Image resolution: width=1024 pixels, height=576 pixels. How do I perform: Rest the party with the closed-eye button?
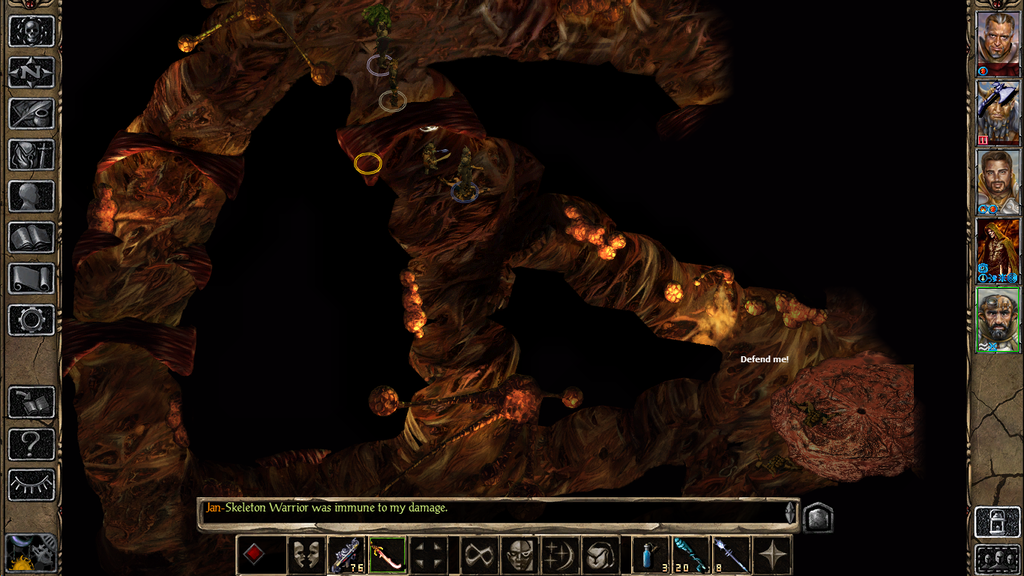31,484
